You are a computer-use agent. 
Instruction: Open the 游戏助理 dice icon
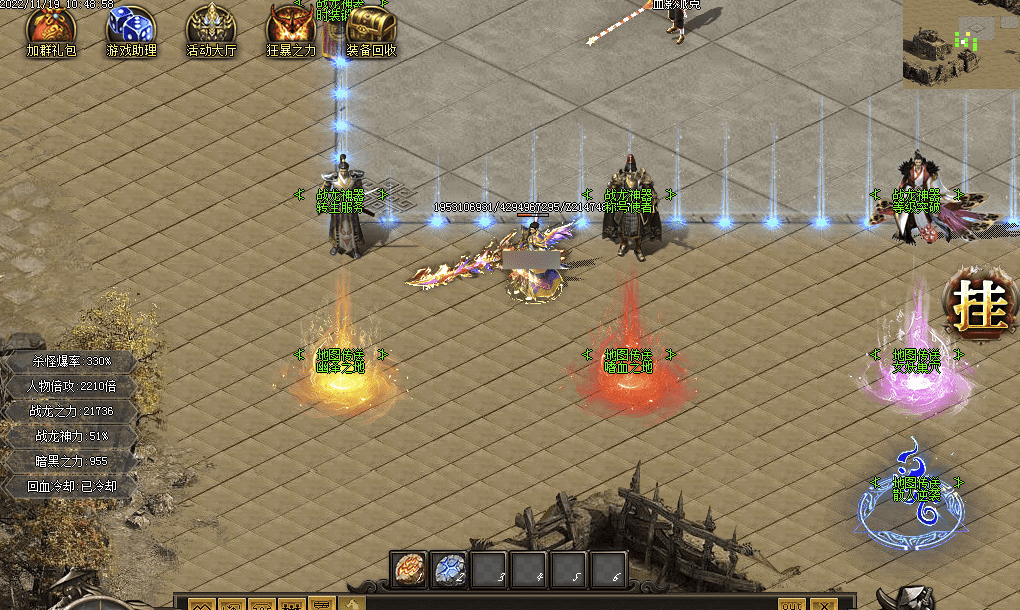131,27
